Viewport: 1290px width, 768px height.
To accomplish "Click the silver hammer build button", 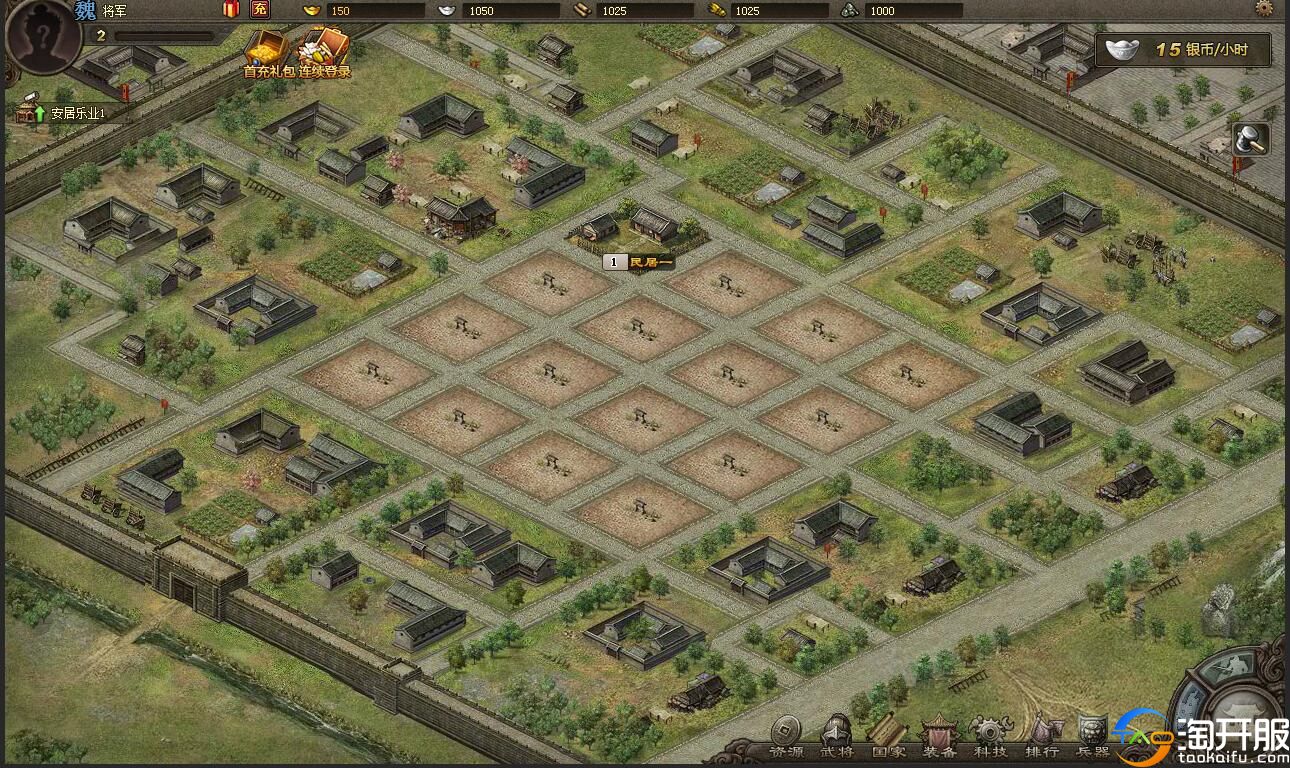I will click(1250, 139).
